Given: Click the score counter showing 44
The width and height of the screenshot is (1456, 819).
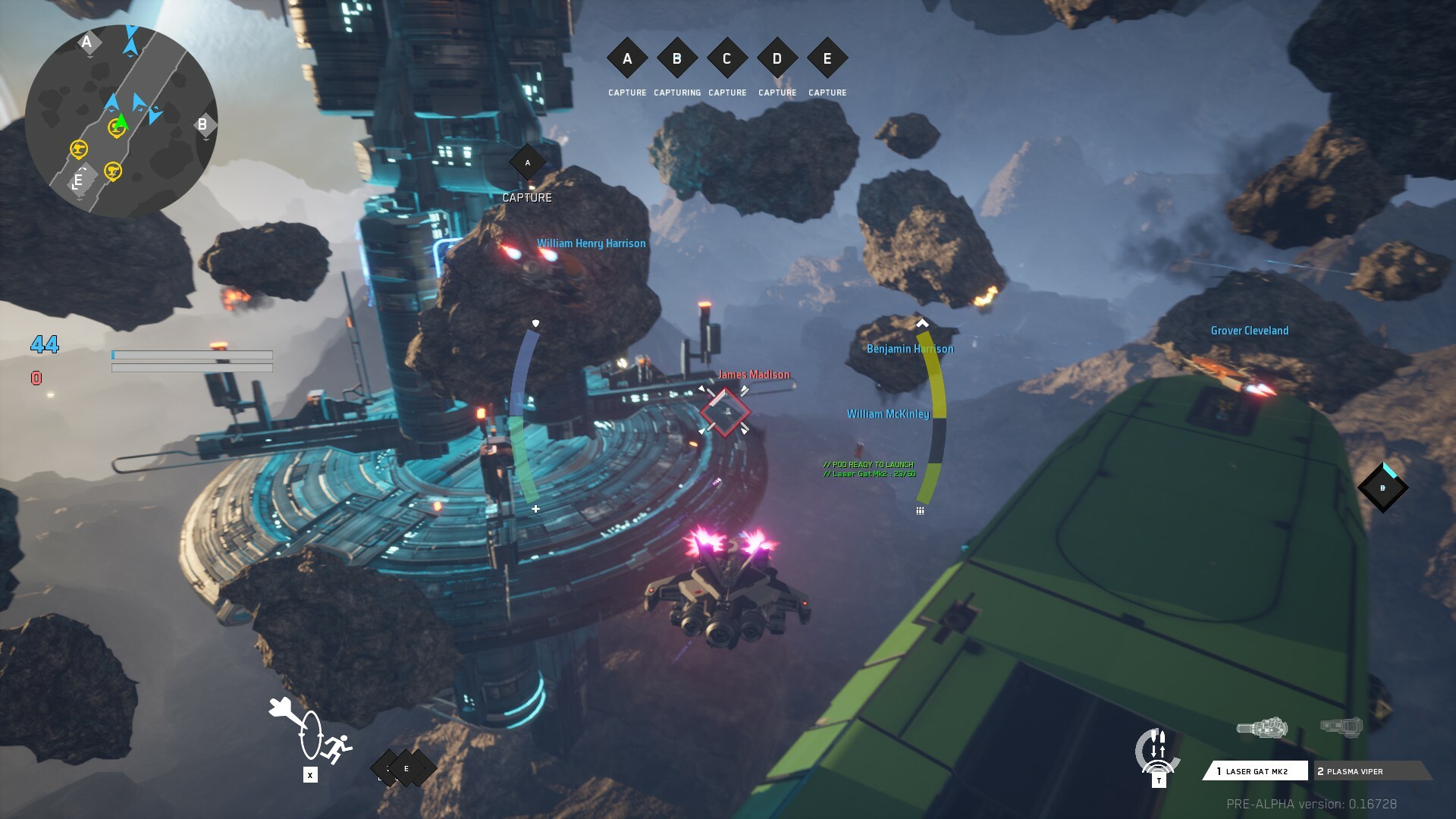Looking at the screenshot, I should [x=43, y=345].
